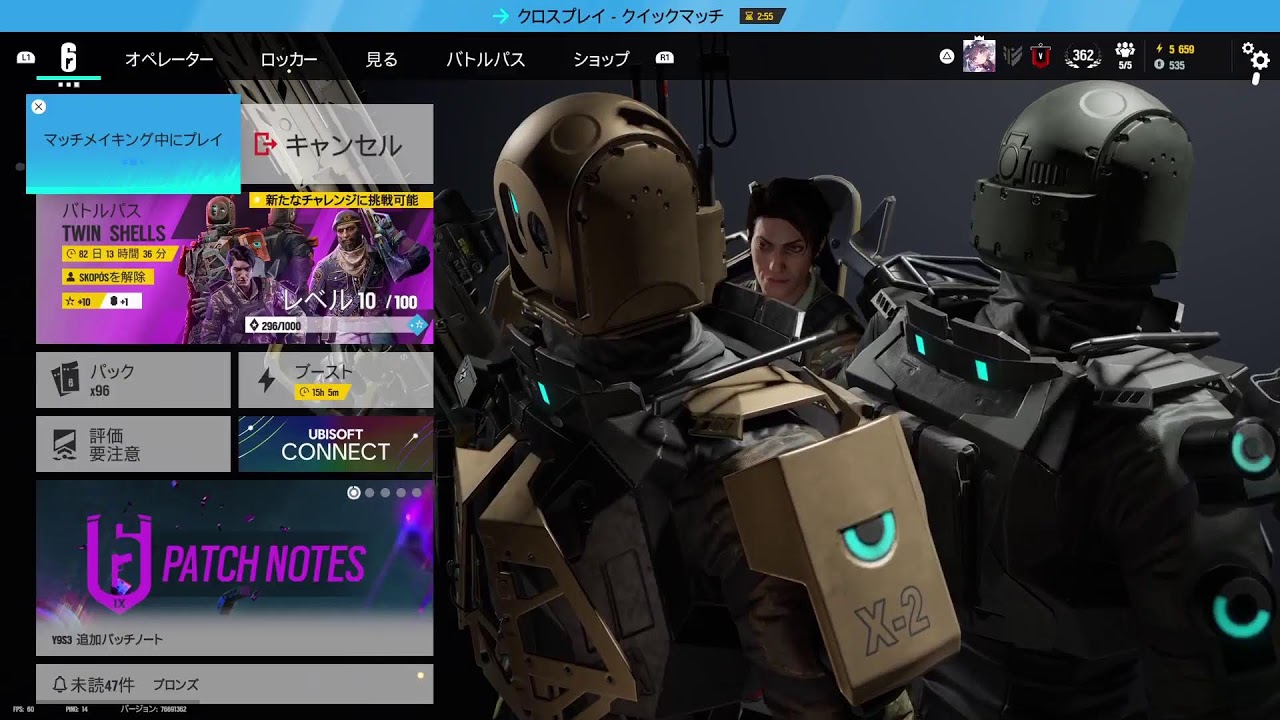Click the second carousel dot indicator
1280x720 pixels.
(369, 492)
